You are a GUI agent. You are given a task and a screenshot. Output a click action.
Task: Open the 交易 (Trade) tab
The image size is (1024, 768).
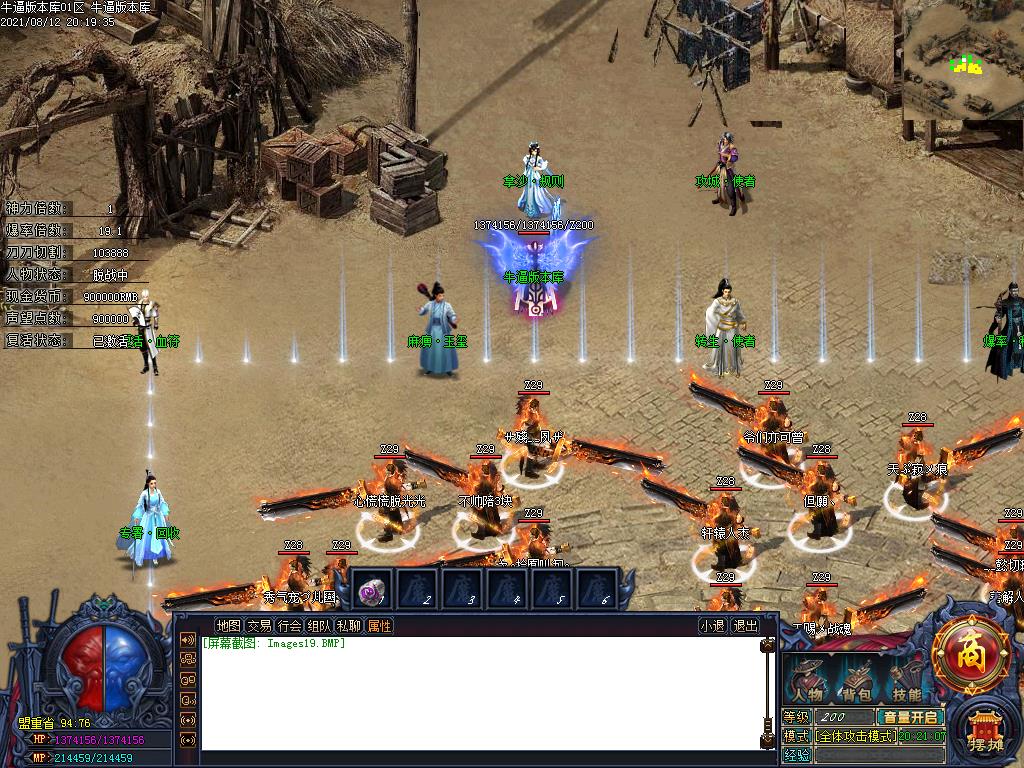[259, 626]
